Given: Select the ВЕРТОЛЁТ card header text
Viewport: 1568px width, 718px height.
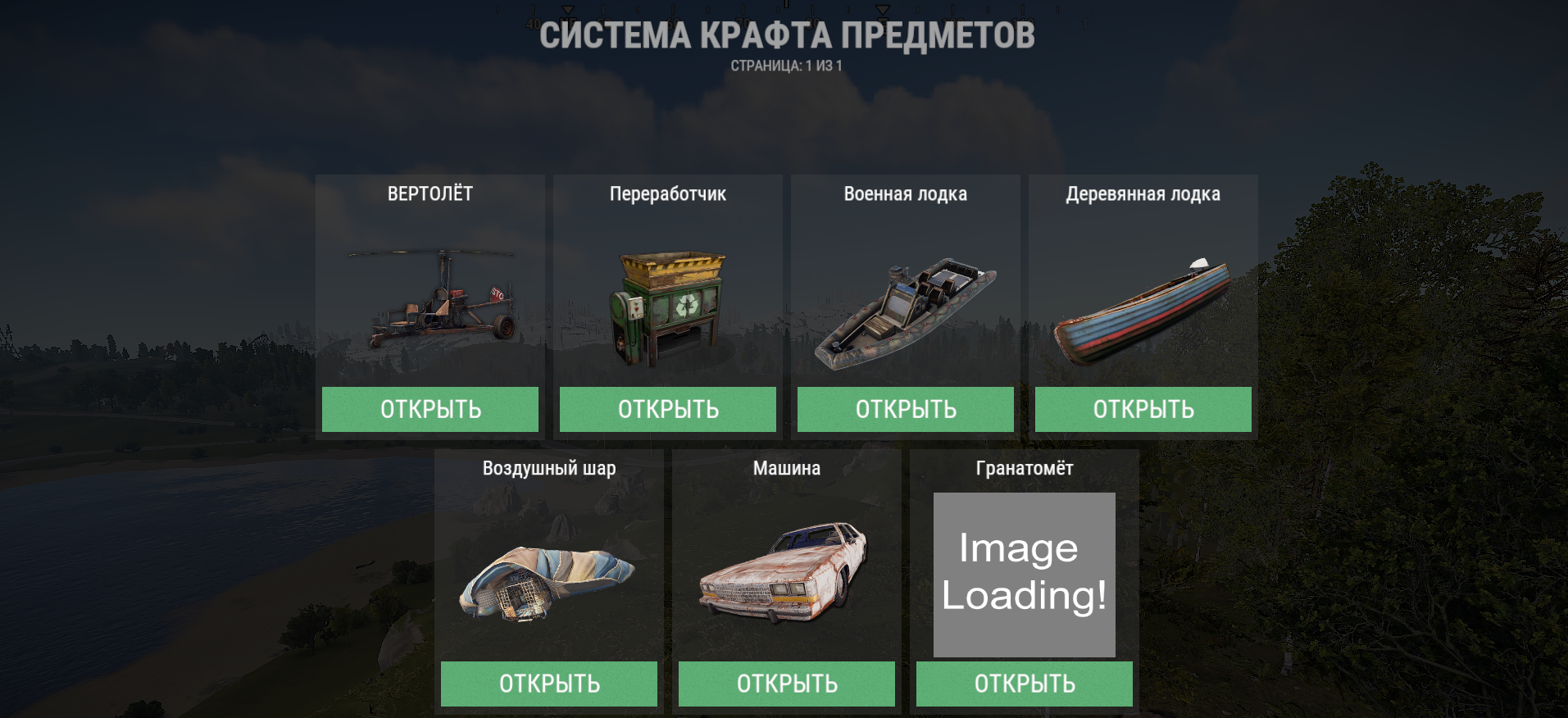Looking at the screenshot, I should coord(430,193).
